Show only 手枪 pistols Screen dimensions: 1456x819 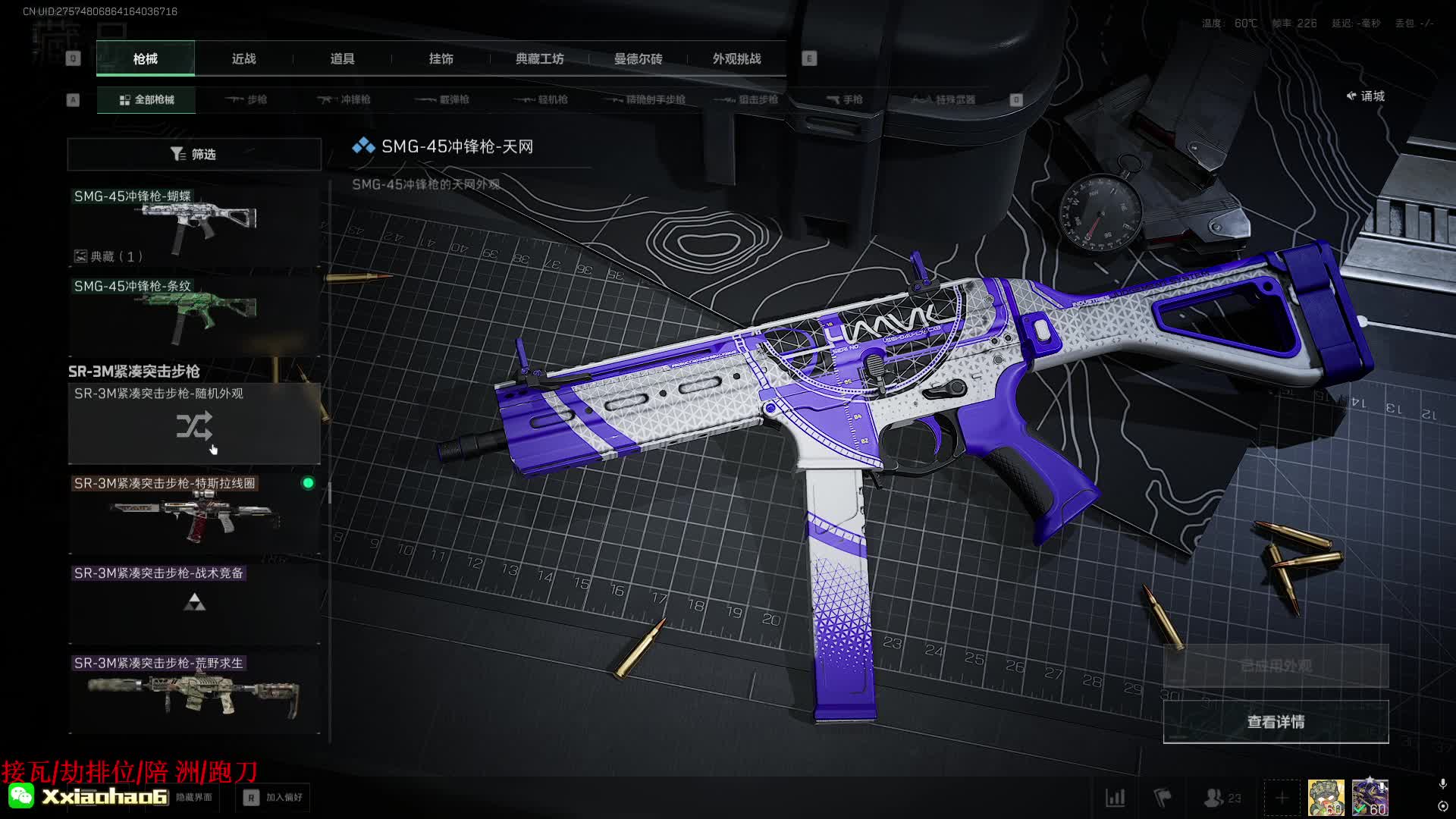click(844, 99)
